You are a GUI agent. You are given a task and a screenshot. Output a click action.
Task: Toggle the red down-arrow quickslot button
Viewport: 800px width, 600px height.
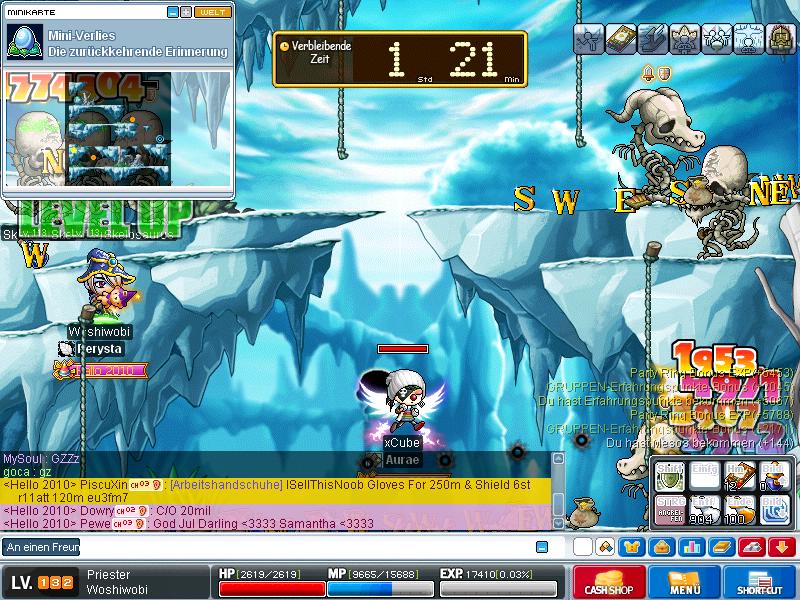pyautogui.click(x=782, y=547)
